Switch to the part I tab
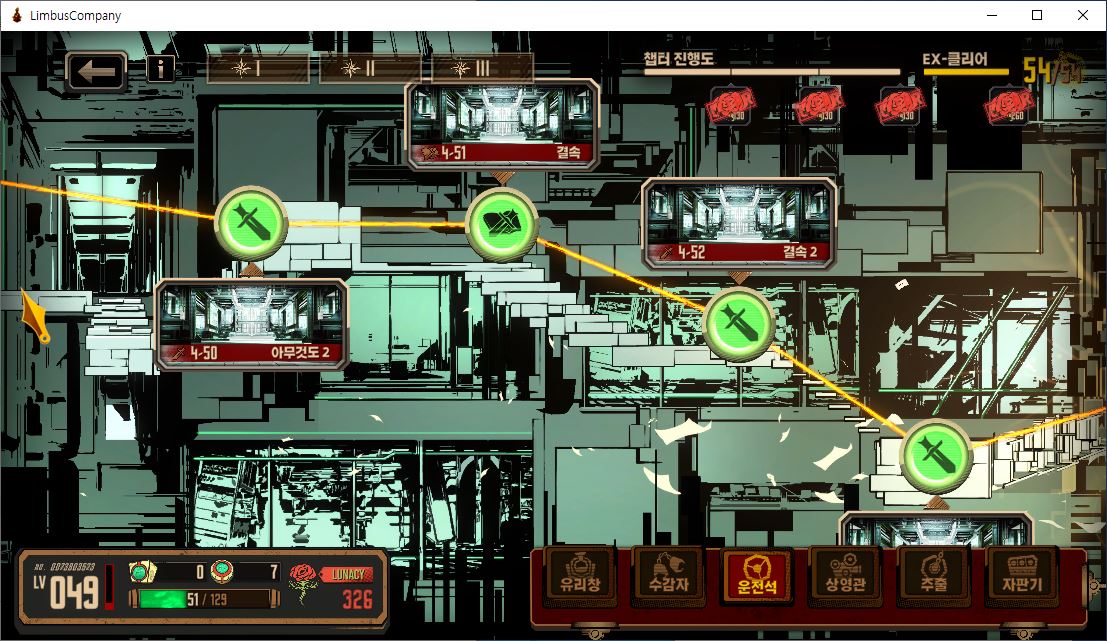1107x641 pixels. (257, 68)
